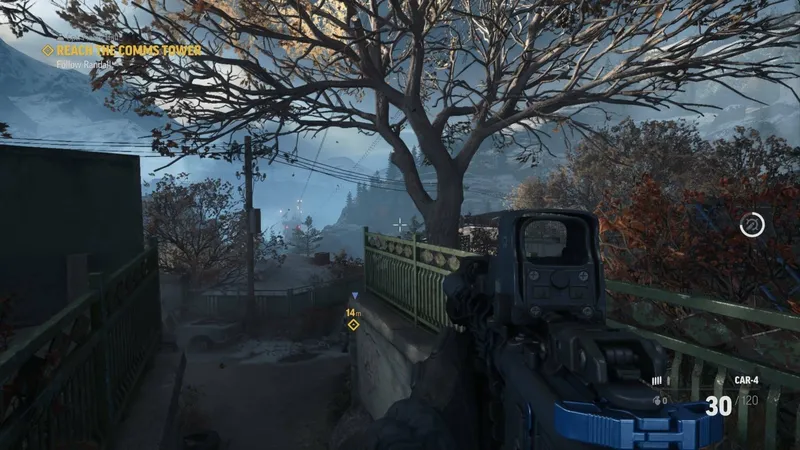Click the fire mode bullets icon
Image resolution: width=800 pixels, height=450 pixels.
657,381
